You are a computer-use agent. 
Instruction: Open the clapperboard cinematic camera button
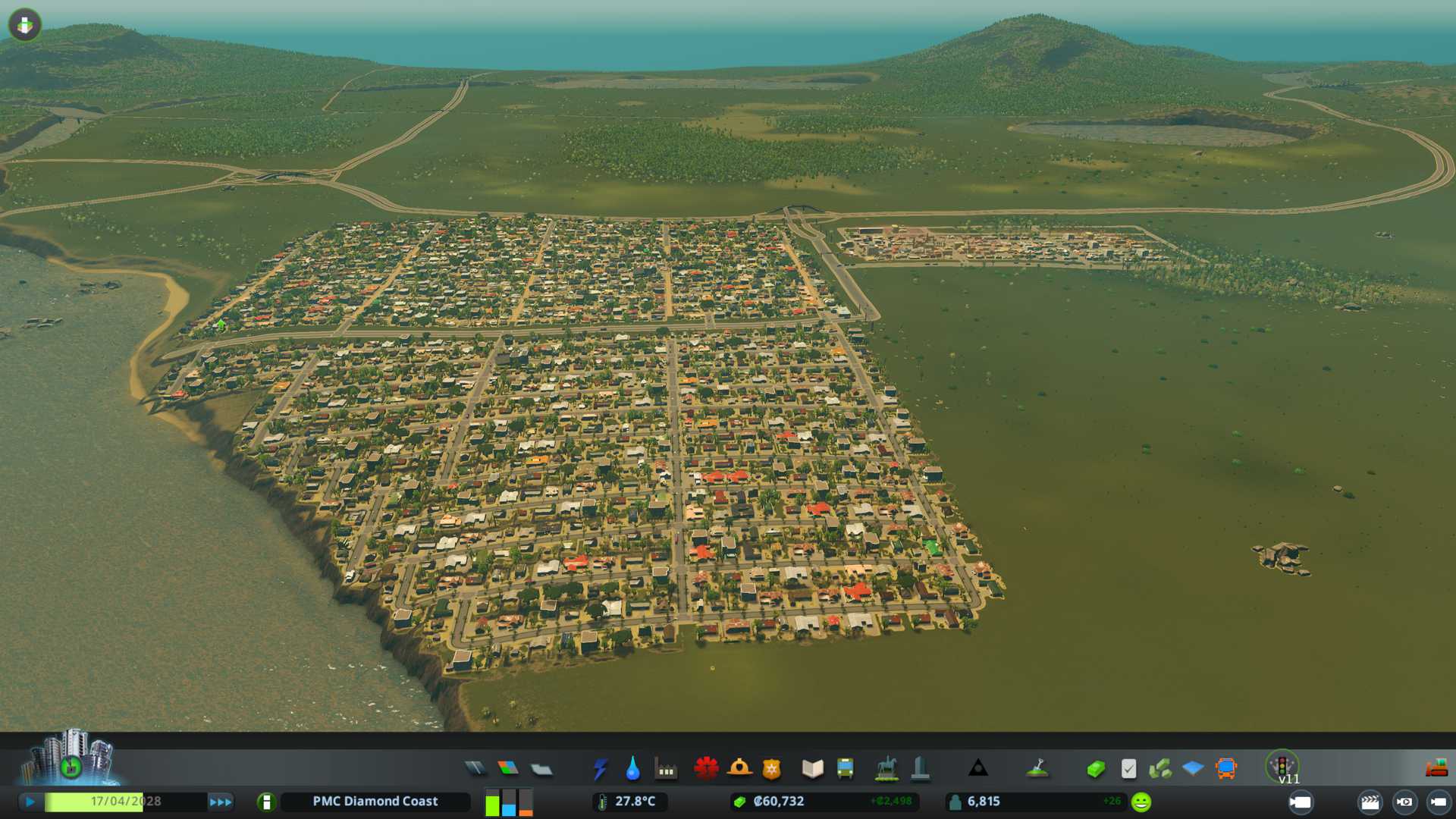point(1370,802)
